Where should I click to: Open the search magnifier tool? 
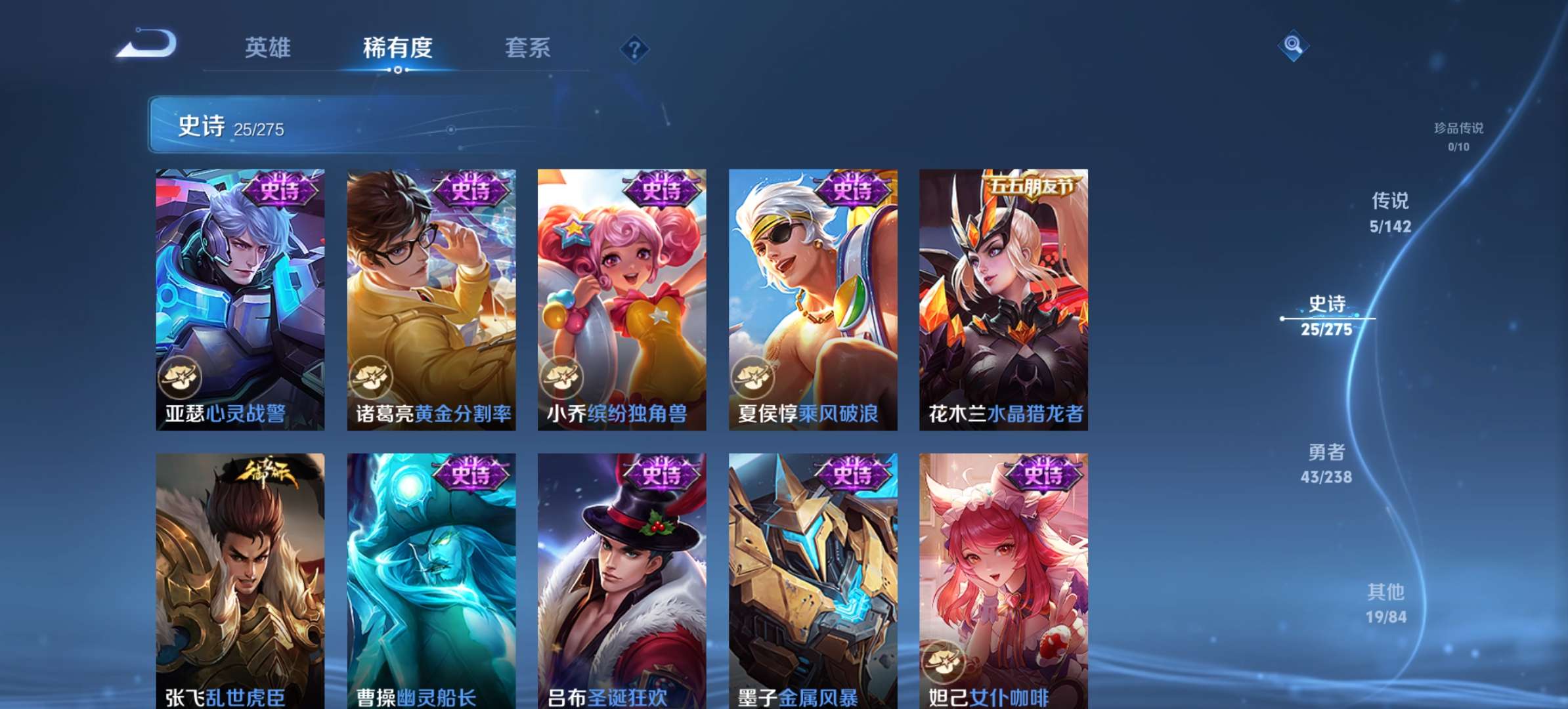pos(1292,45)
